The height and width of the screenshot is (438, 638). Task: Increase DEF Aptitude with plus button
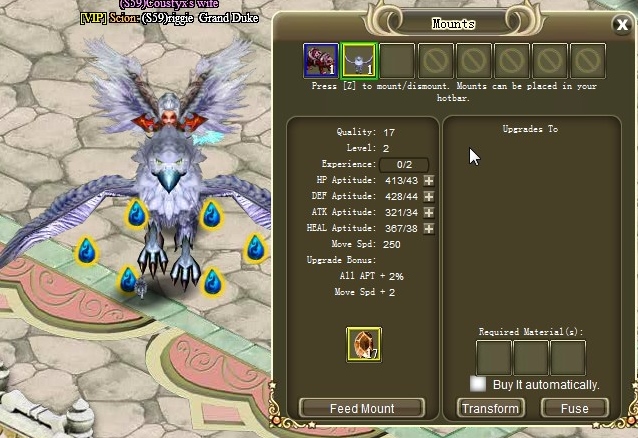pyautogui.click(x=429, y=196)
